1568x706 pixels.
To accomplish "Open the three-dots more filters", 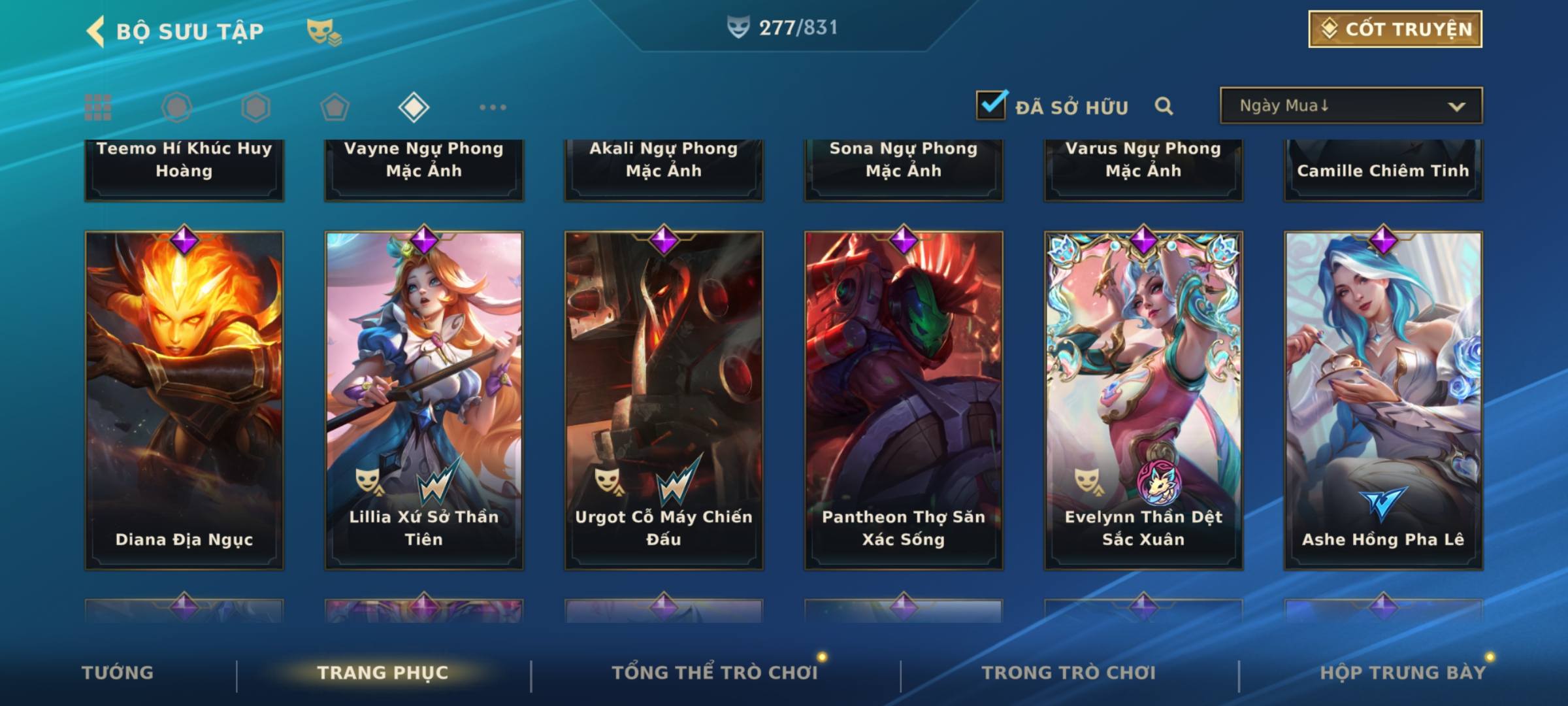I will click(x=493, y=107).
